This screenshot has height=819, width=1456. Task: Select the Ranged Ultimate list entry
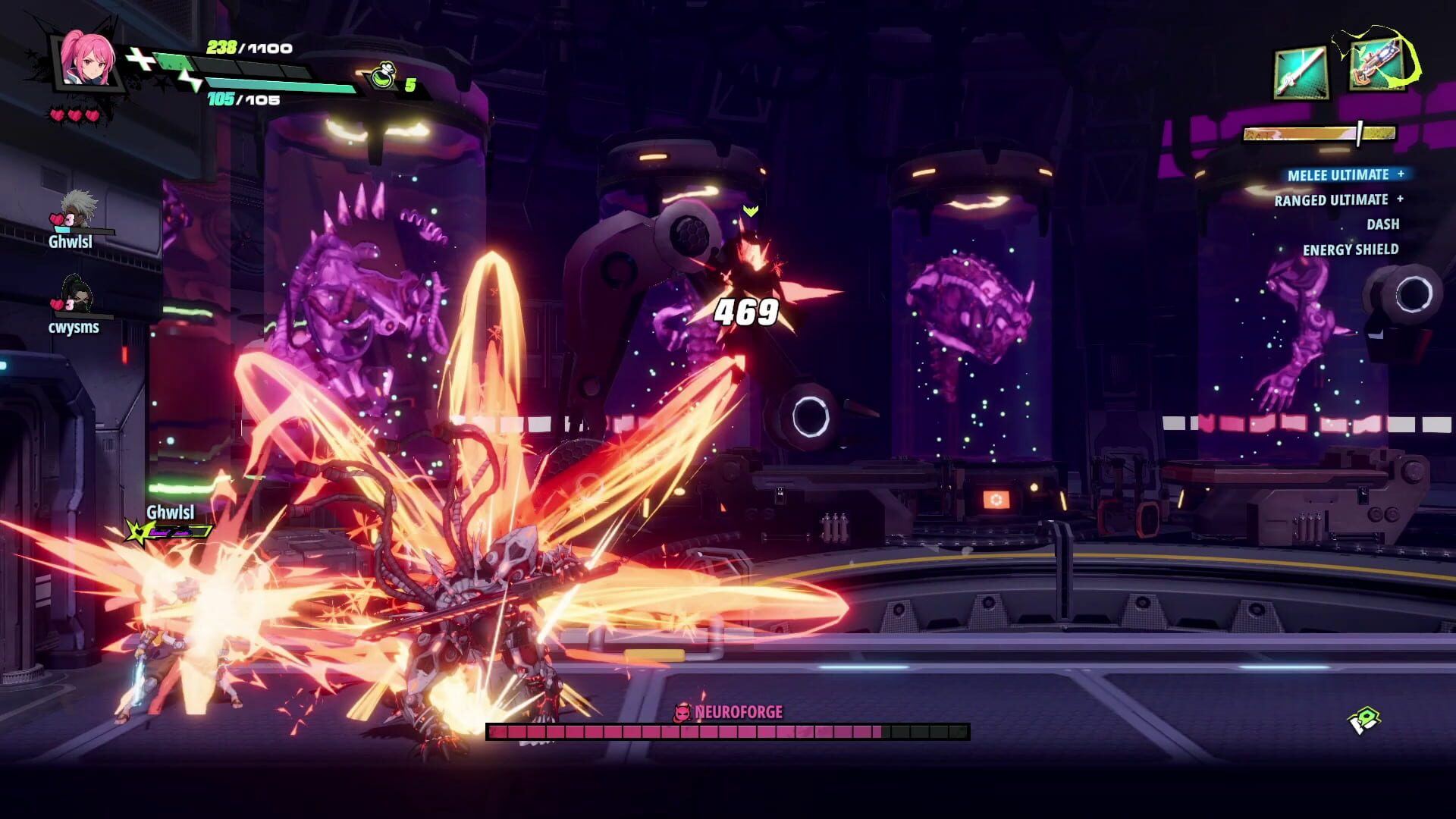coord(1332,199)
